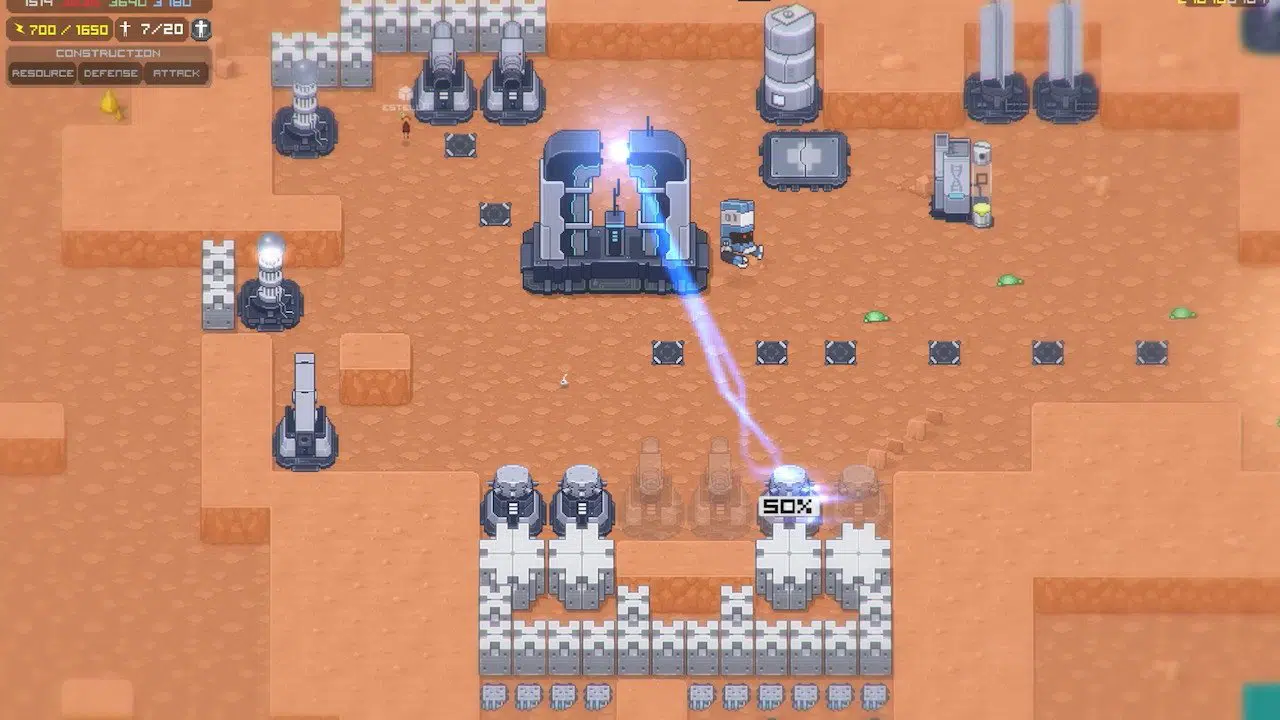Click the colonist figure icon button
The image size is (1280, 720).
201,29
